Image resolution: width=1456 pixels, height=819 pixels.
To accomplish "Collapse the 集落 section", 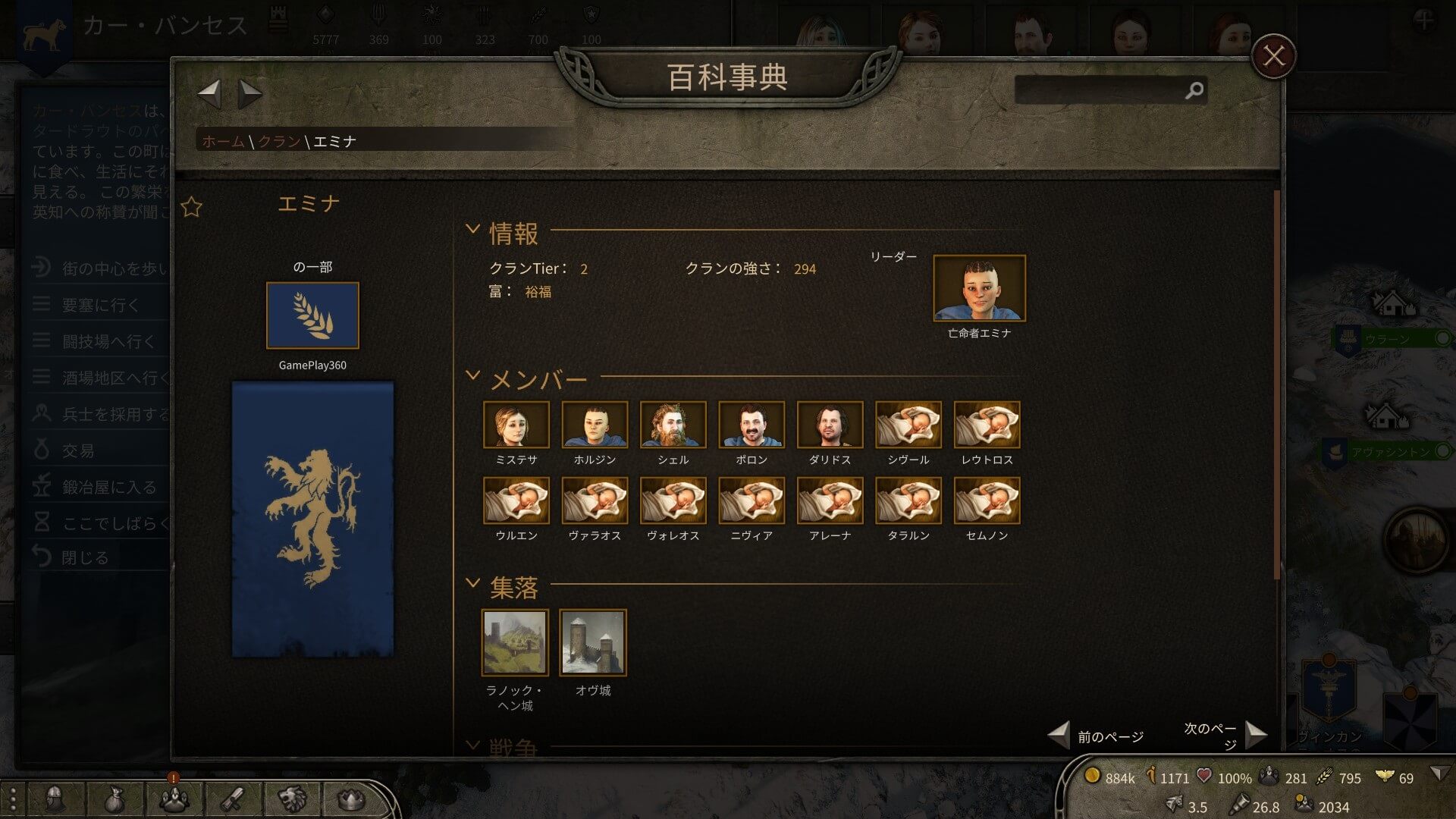I will [x=472, y=583].
